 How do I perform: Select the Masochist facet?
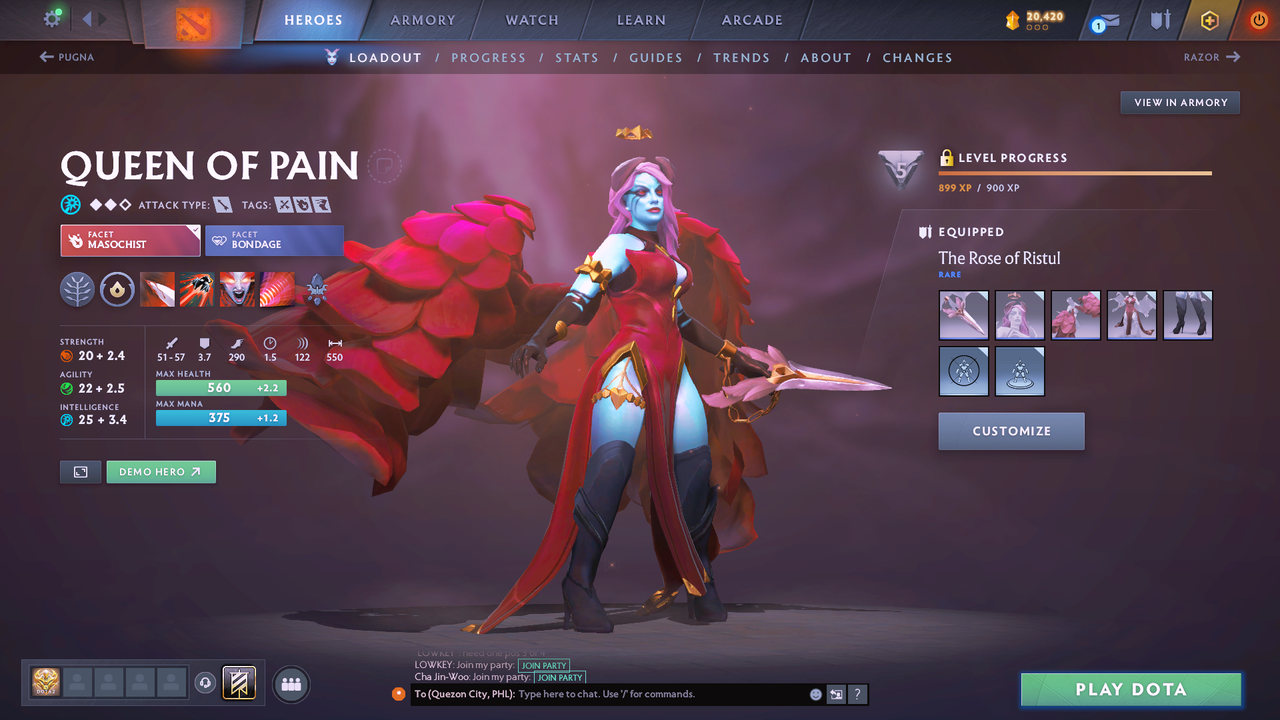coord(129,241)
